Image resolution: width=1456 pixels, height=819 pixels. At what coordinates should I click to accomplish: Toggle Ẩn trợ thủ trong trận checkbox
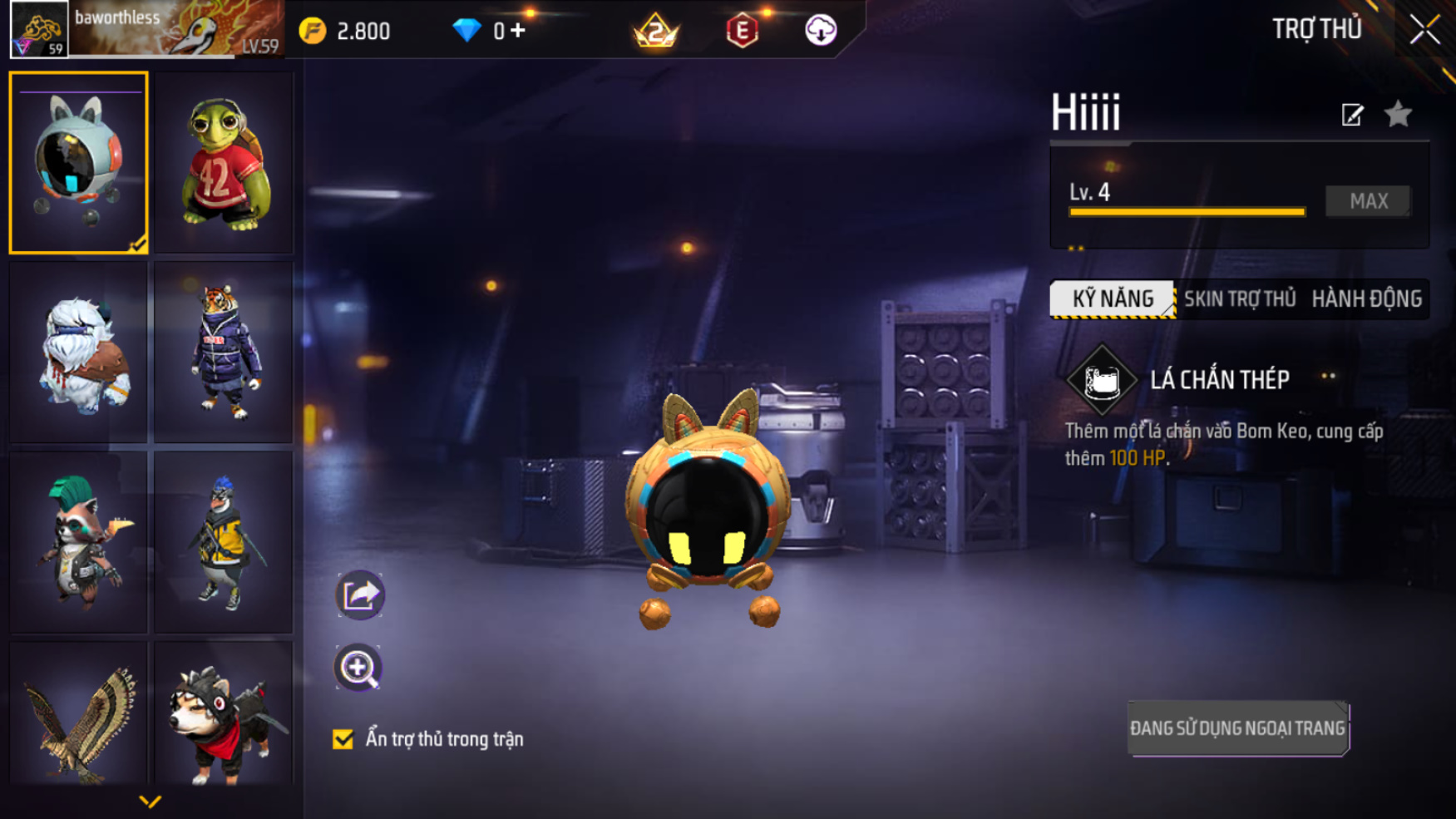343,739
